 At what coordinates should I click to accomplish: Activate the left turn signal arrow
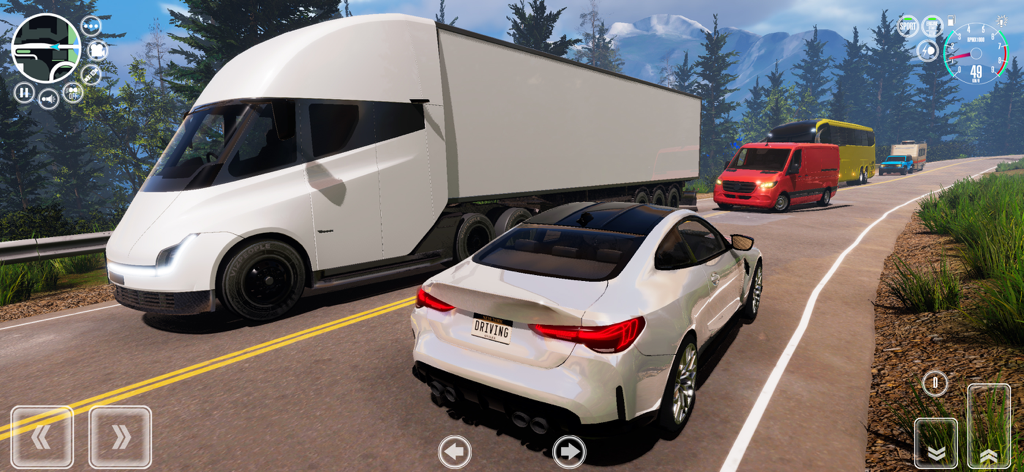[x=455, y=452]
